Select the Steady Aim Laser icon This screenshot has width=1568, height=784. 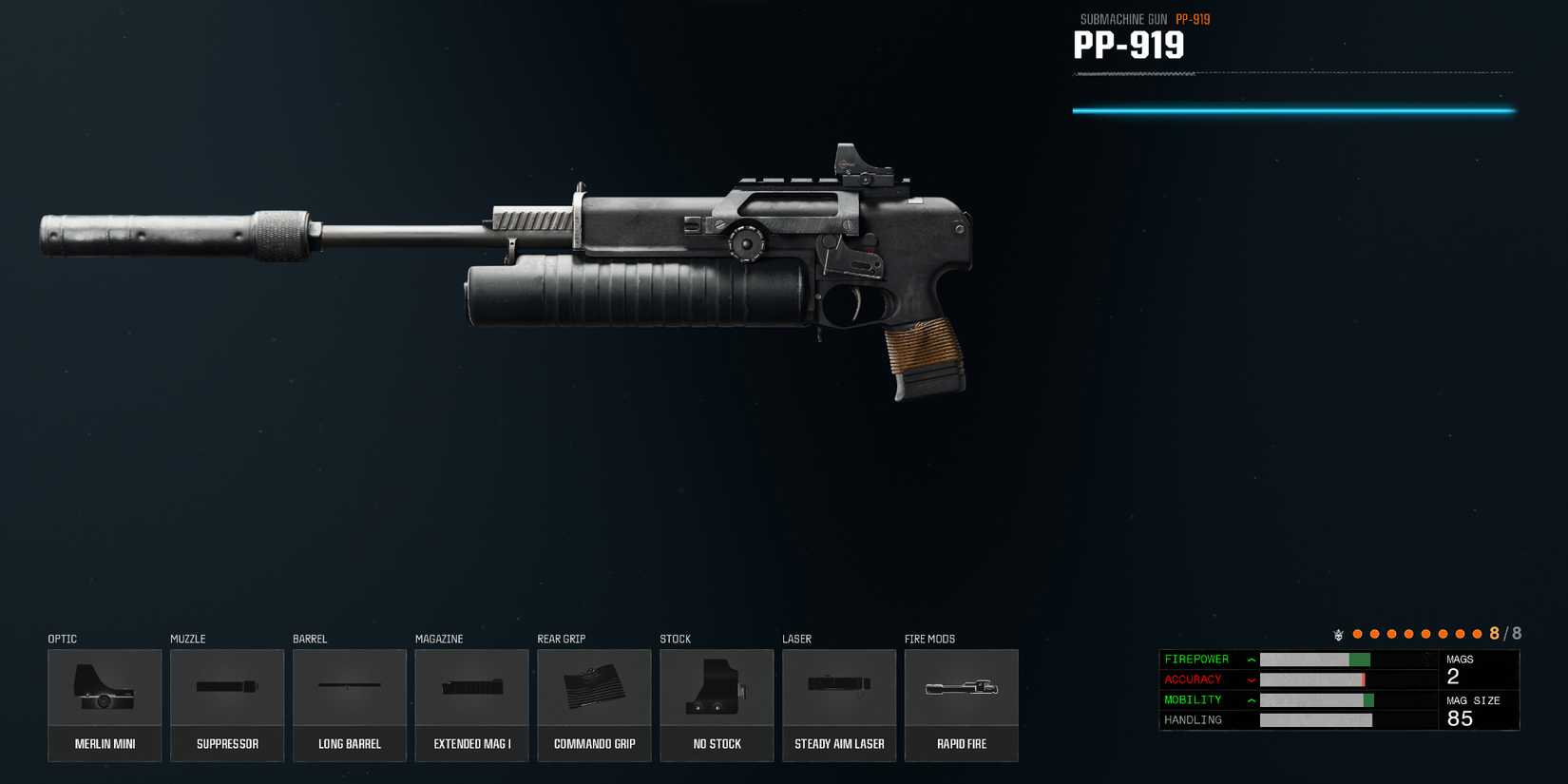[x=839, y=686]
